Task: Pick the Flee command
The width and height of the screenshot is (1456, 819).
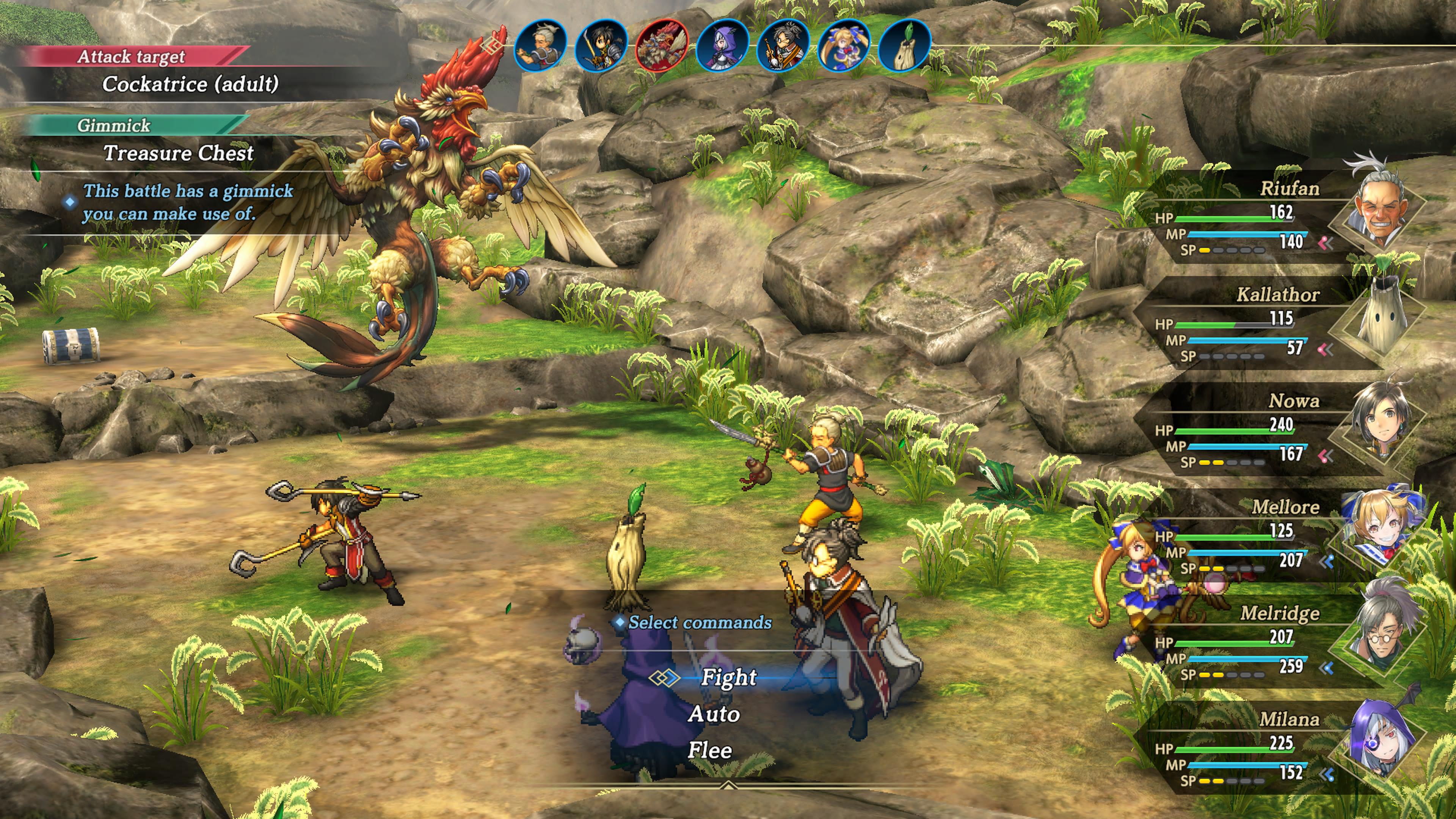Action: (710, 751)
